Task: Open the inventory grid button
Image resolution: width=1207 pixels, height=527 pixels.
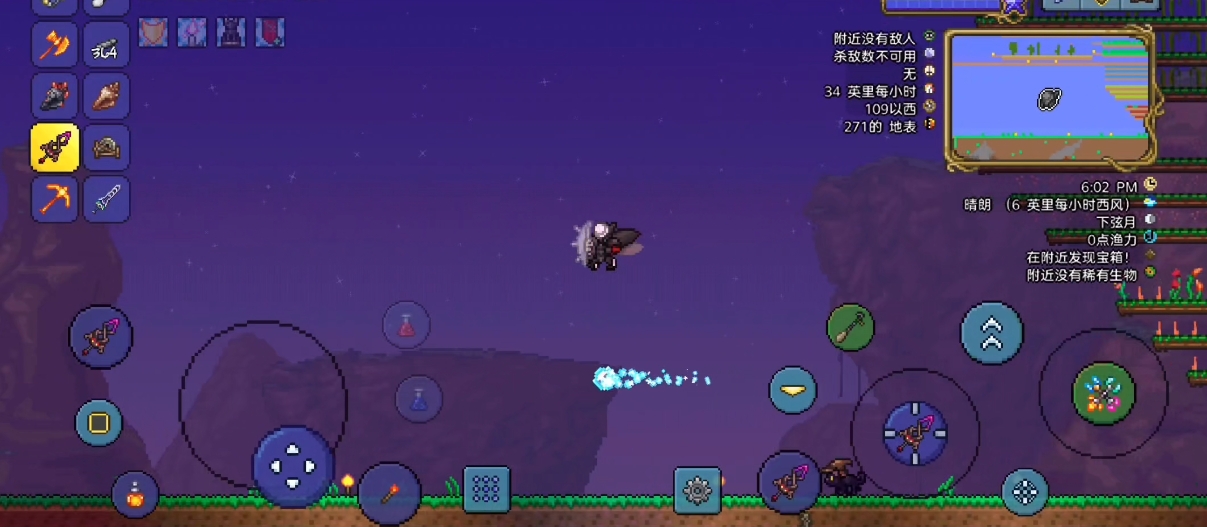Action: pos(486,489)
